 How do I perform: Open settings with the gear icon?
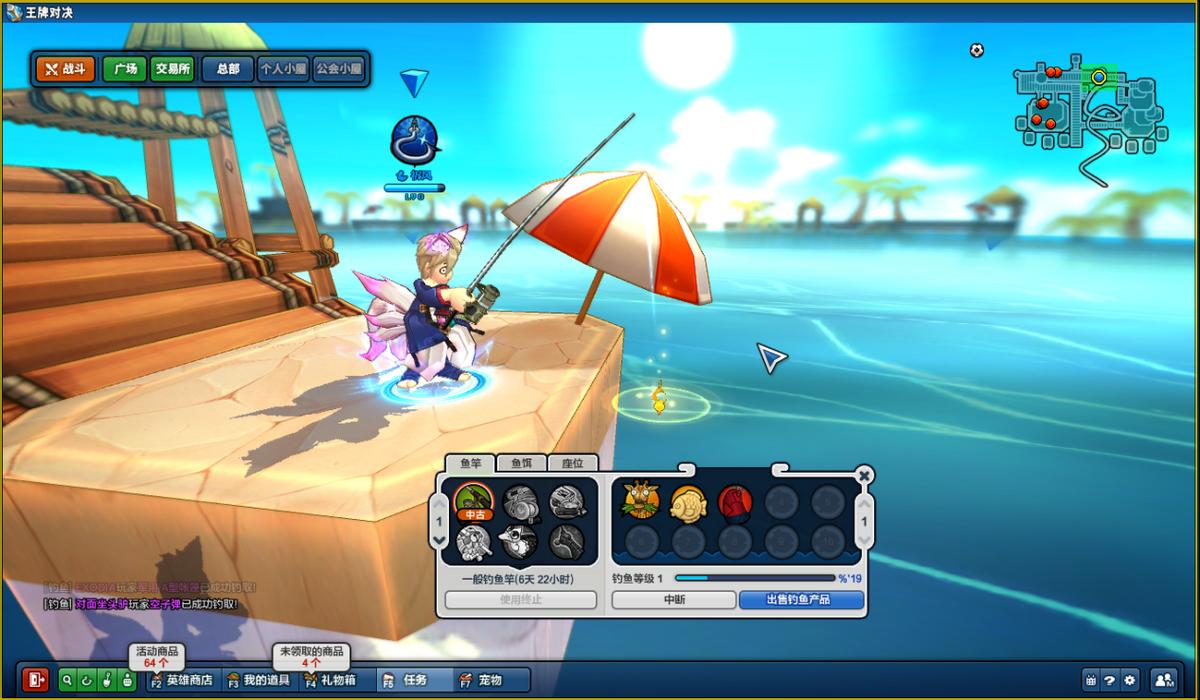(1130, 680)
